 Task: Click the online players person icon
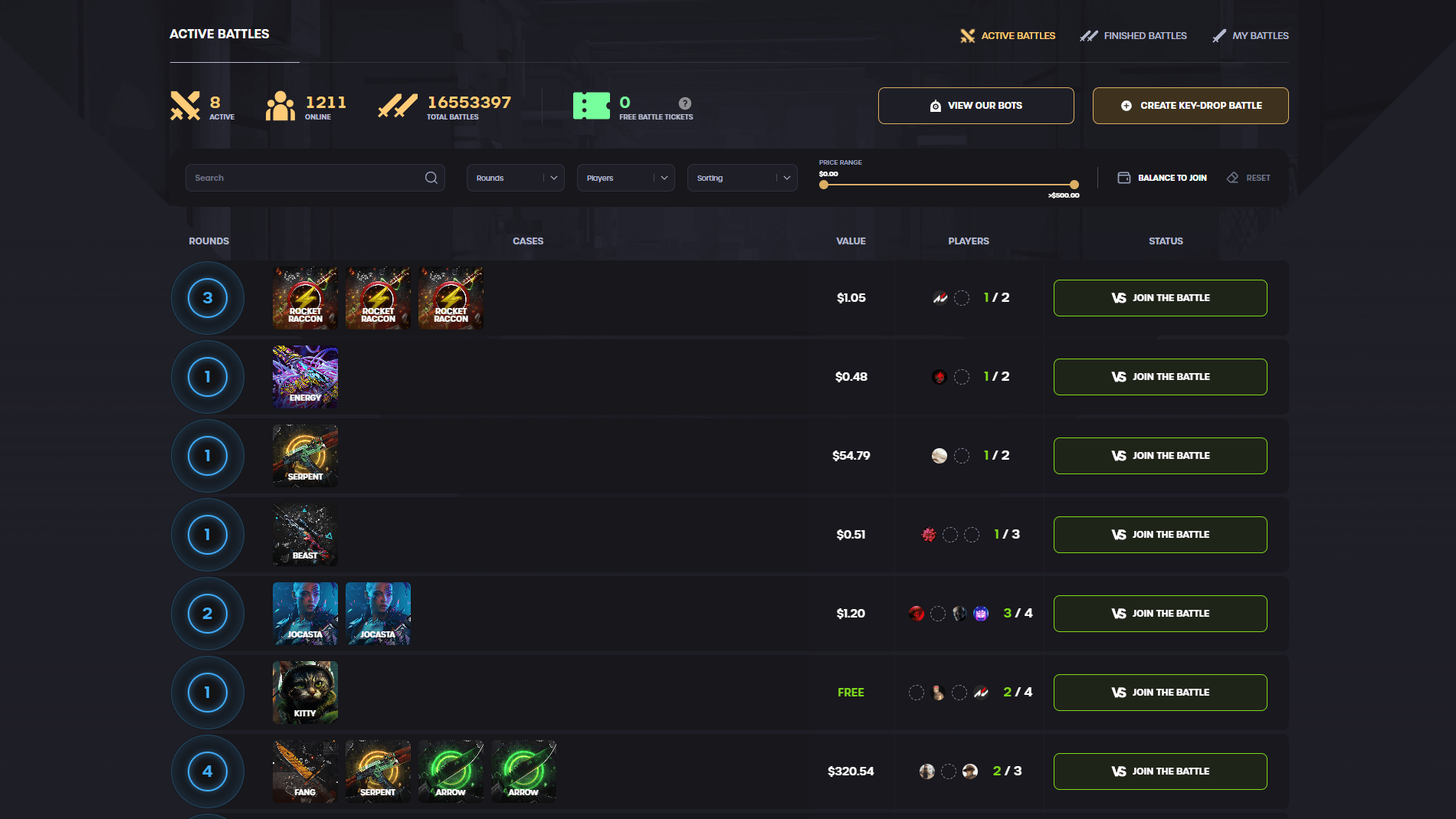click(280, 105)
